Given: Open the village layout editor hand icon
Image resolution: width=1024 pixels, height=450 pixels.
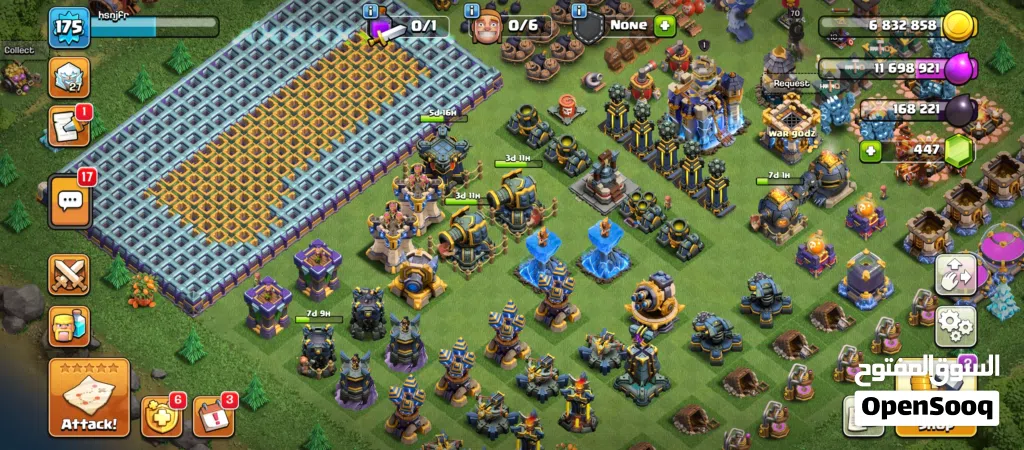Looking at the screenshot, I should pos(955,276).
